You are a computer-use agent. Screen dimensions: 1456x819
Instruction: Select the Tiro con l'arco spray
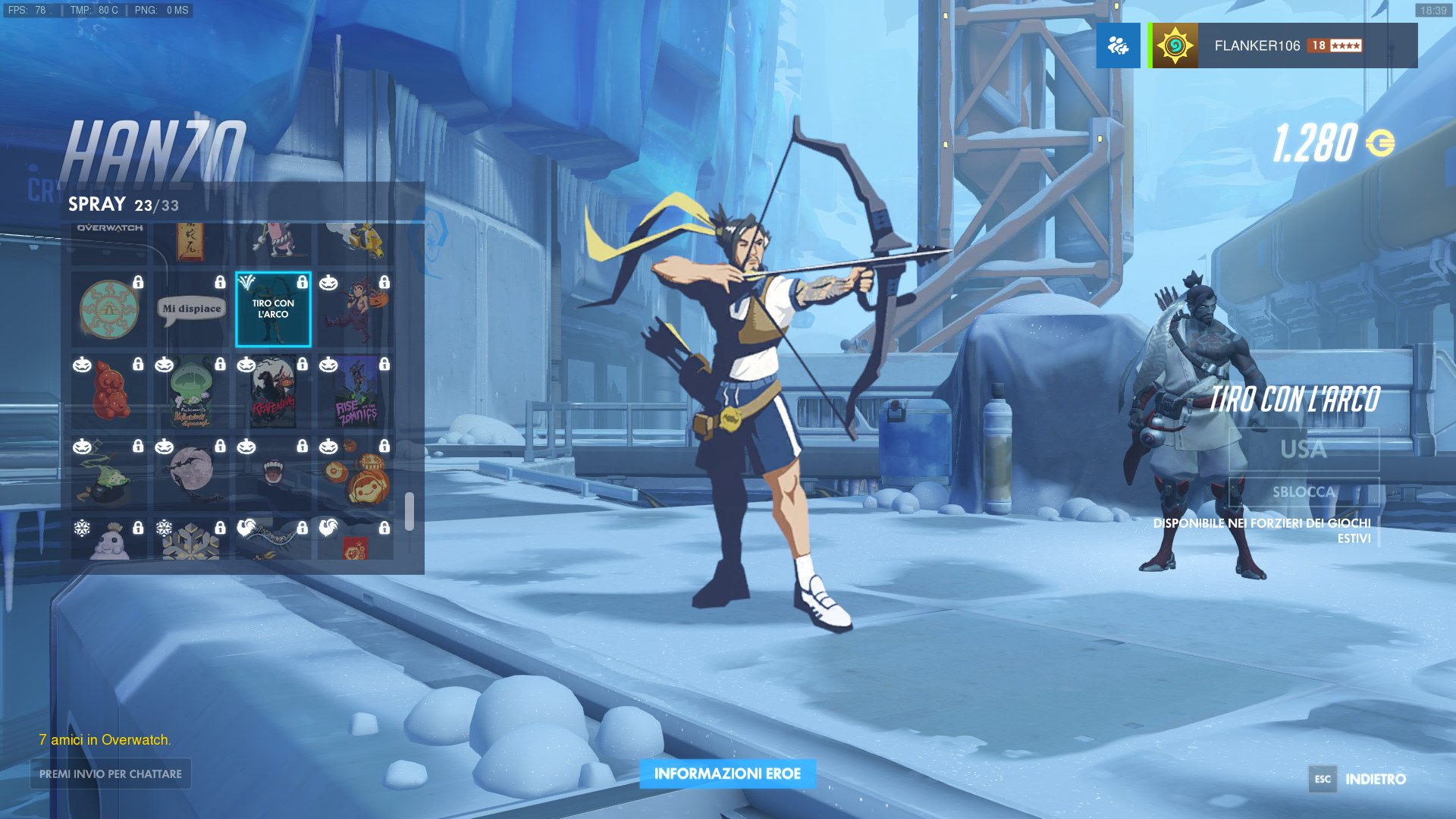(273, 309)
